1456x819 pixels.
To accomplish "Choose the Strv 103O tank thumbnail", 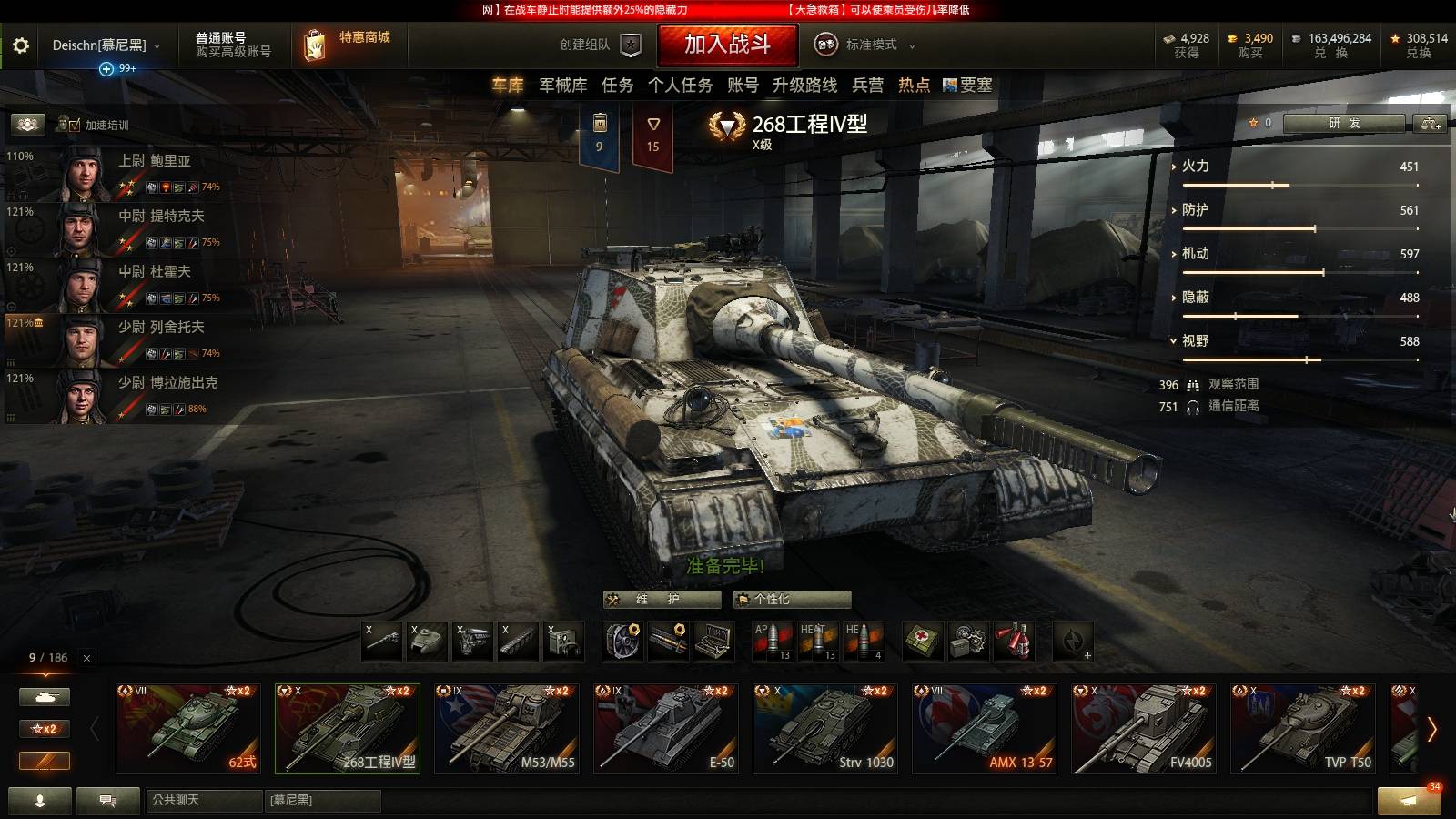I will click(825, 728).
